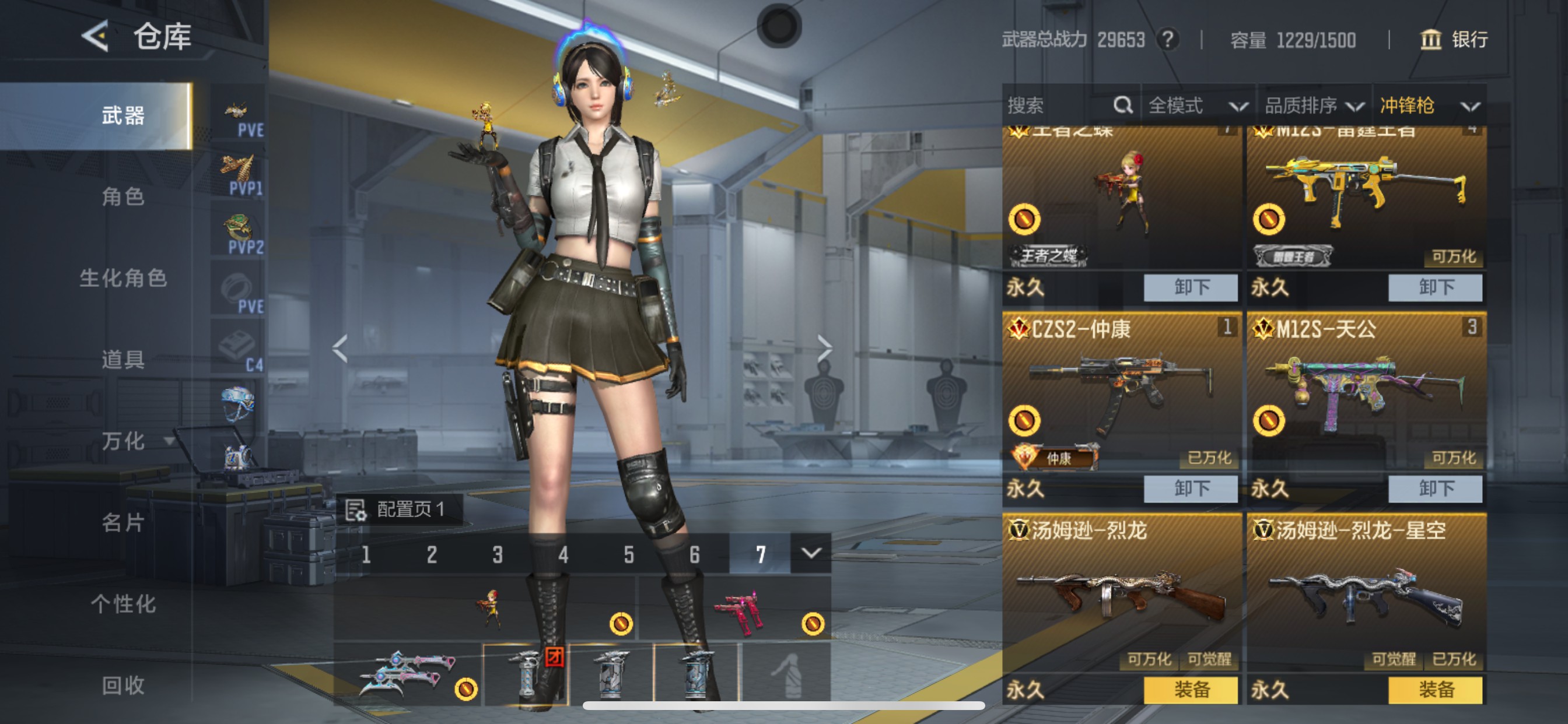Open the 回收 recycle section

(123, 686)
